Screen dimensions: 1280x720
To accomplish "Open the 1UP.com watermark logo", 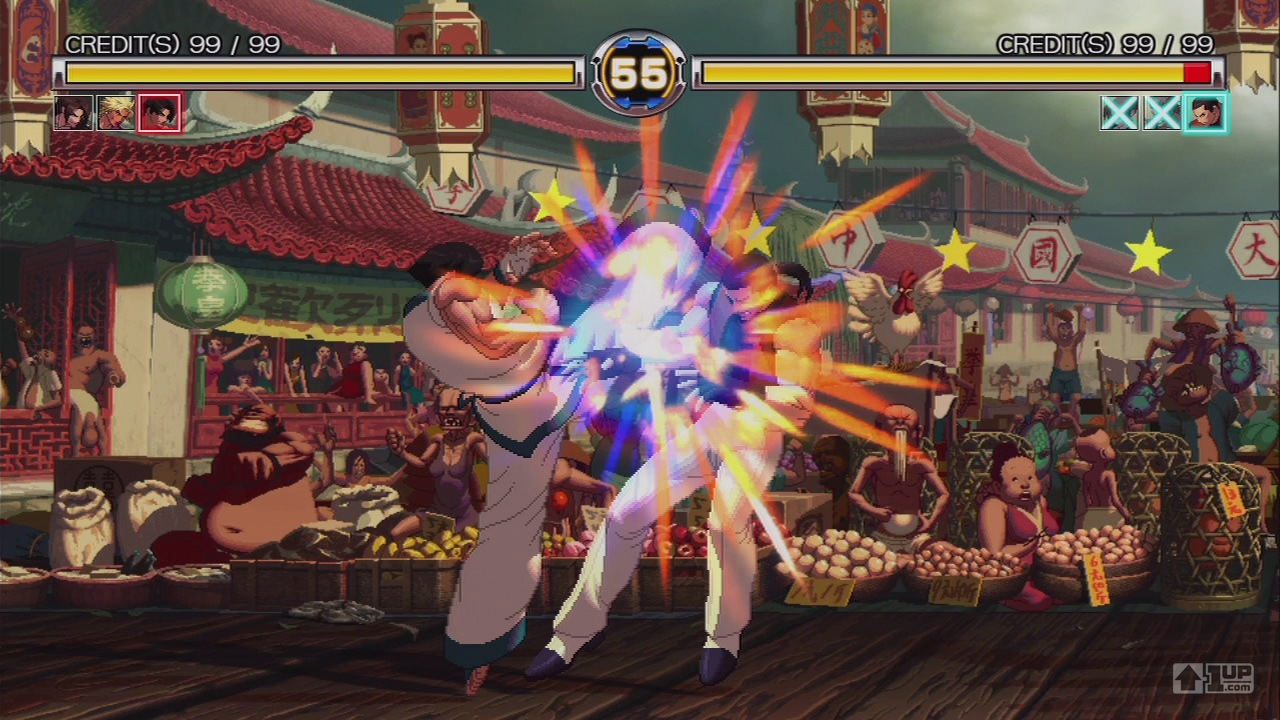I will point(1213,678).
